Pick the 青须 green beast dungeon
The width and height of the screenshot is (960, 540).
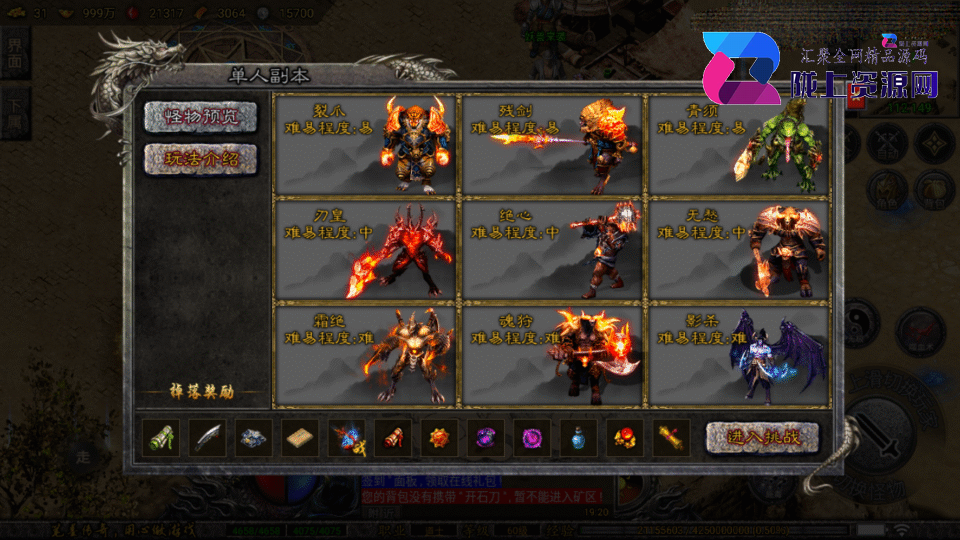[739, 145]
